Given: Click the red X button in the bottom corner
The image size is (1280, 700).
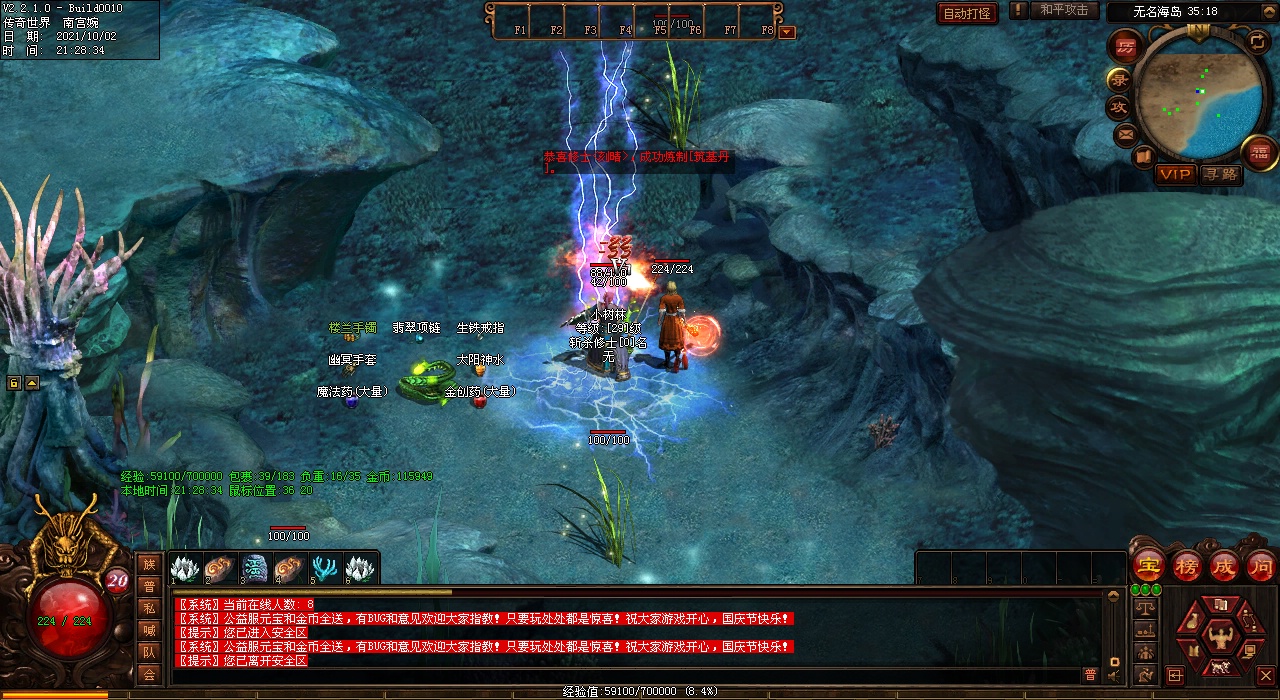Looking at the screenshot, I should 1266,675.
